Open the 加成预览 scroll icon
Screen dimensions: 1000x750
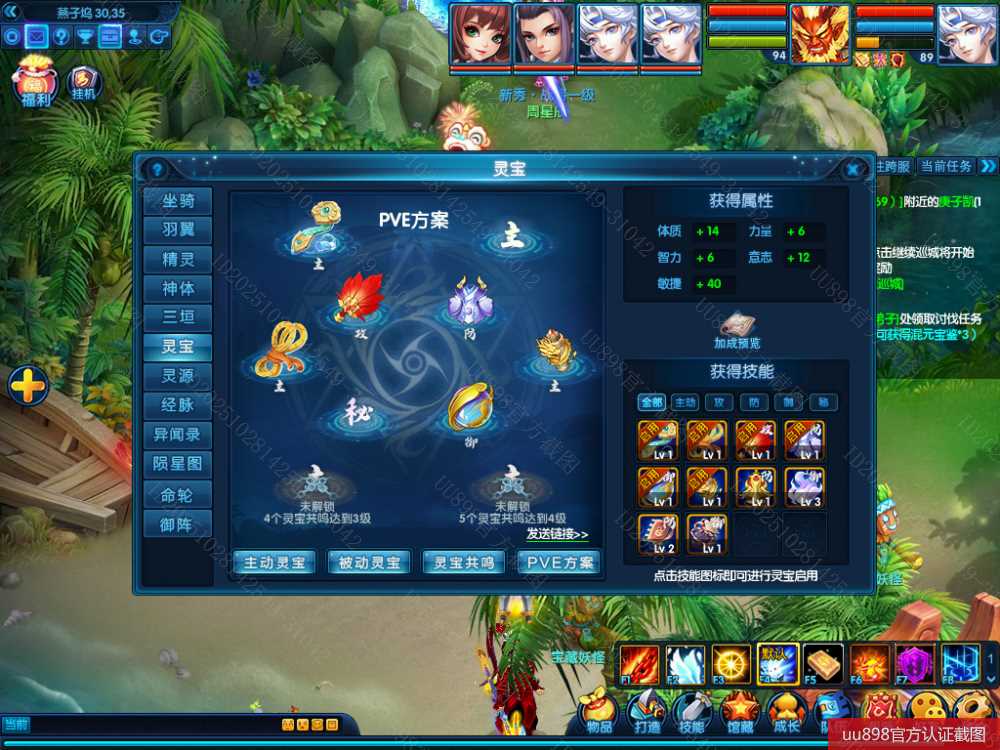[737, 327]
